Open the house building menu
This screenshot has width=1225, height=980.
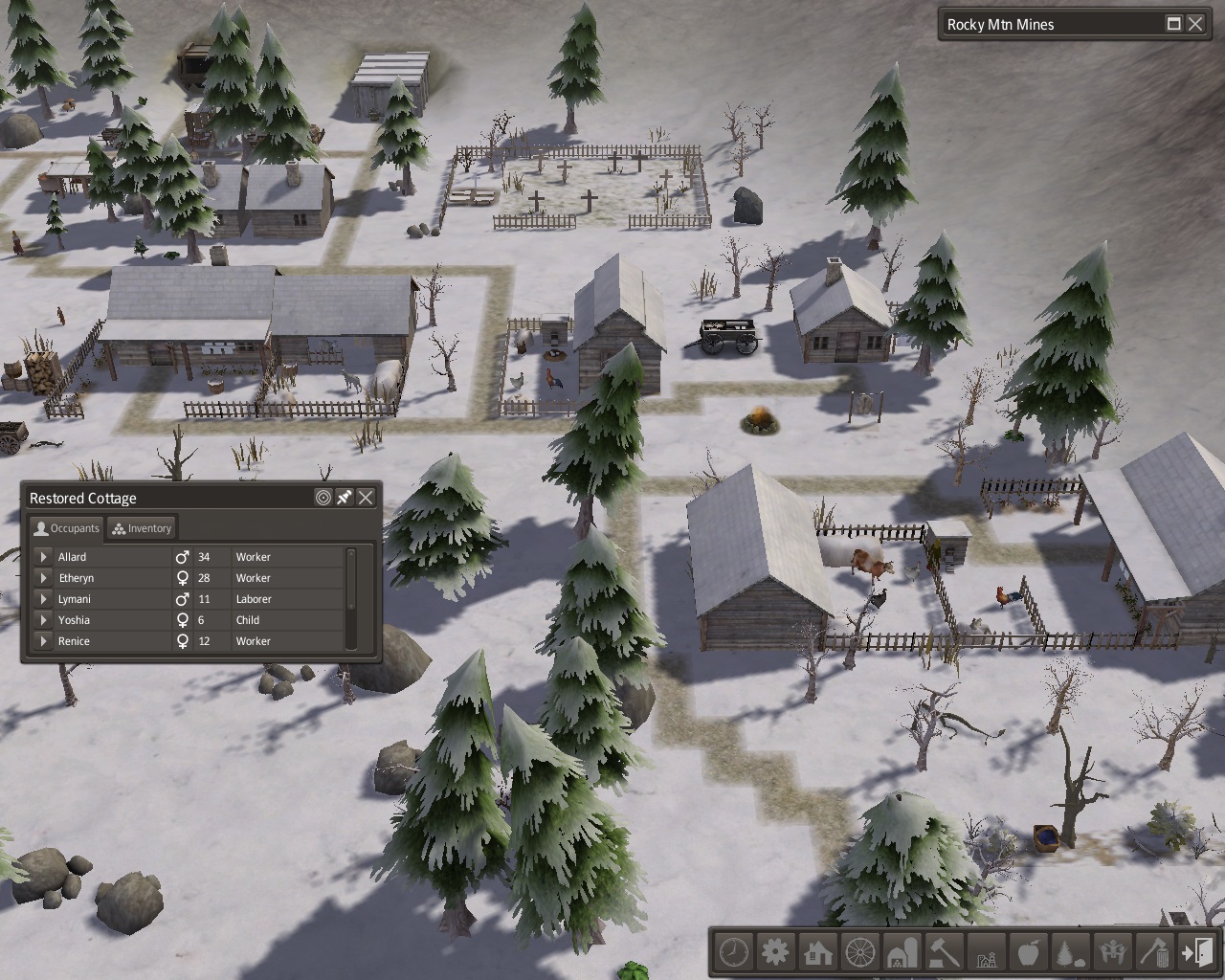817,953
